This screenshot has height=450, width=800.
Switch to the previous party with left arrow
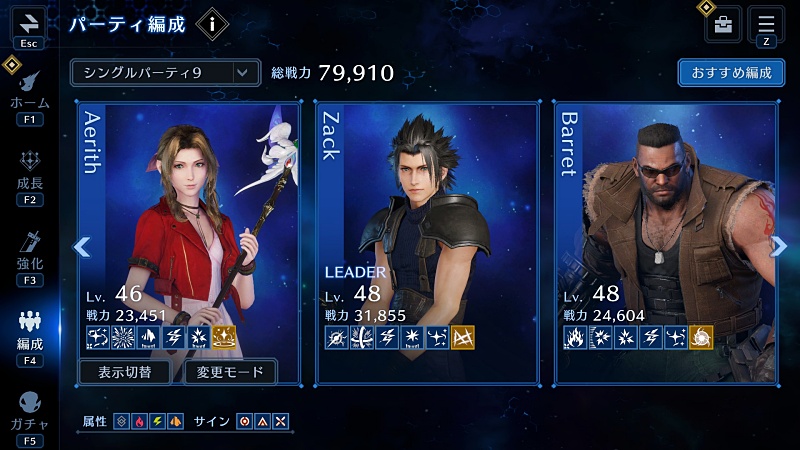click(x=82, y=247)
